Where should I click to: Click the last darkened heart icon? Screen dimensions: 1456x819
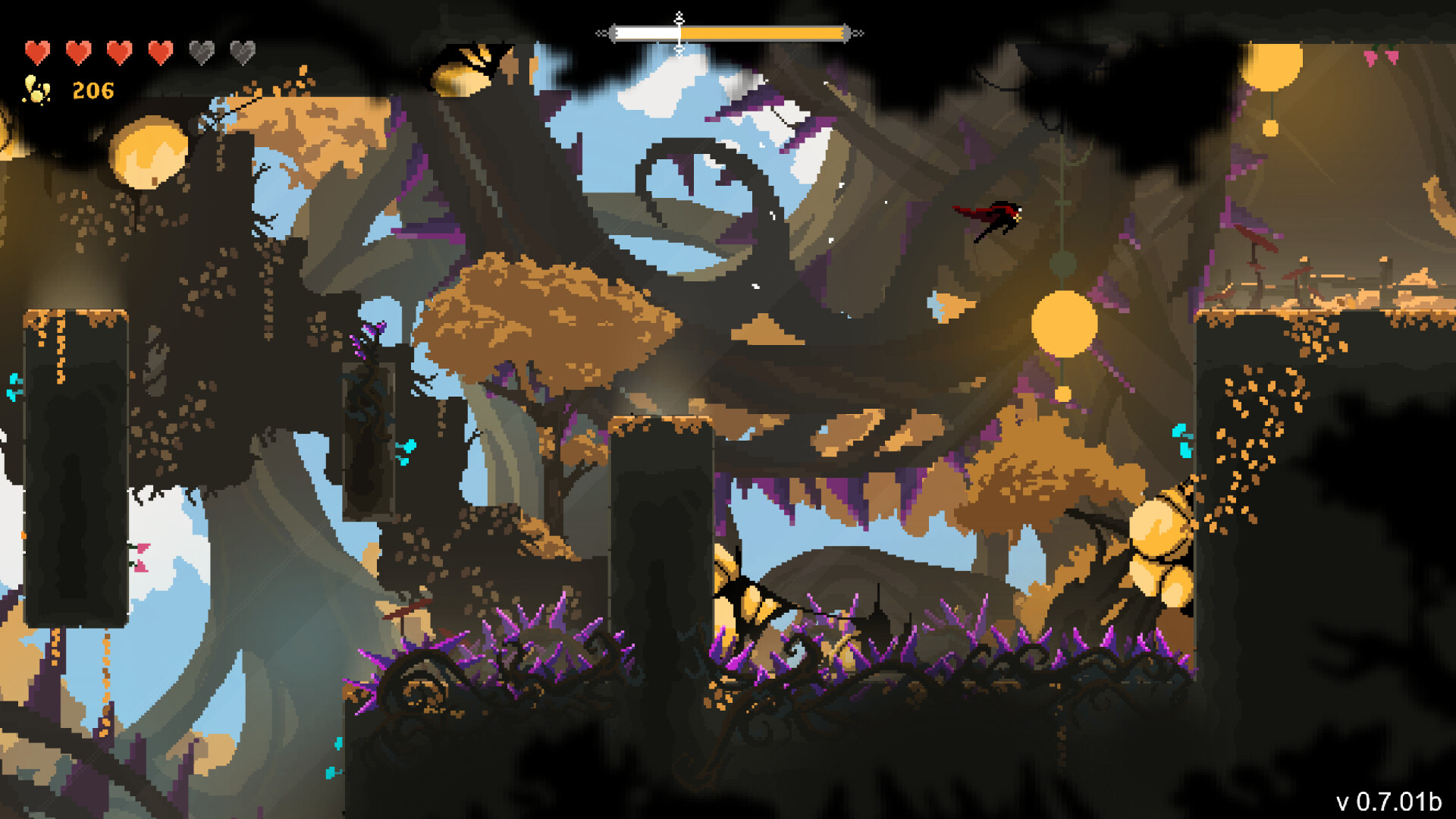click(x=241, y=52)
